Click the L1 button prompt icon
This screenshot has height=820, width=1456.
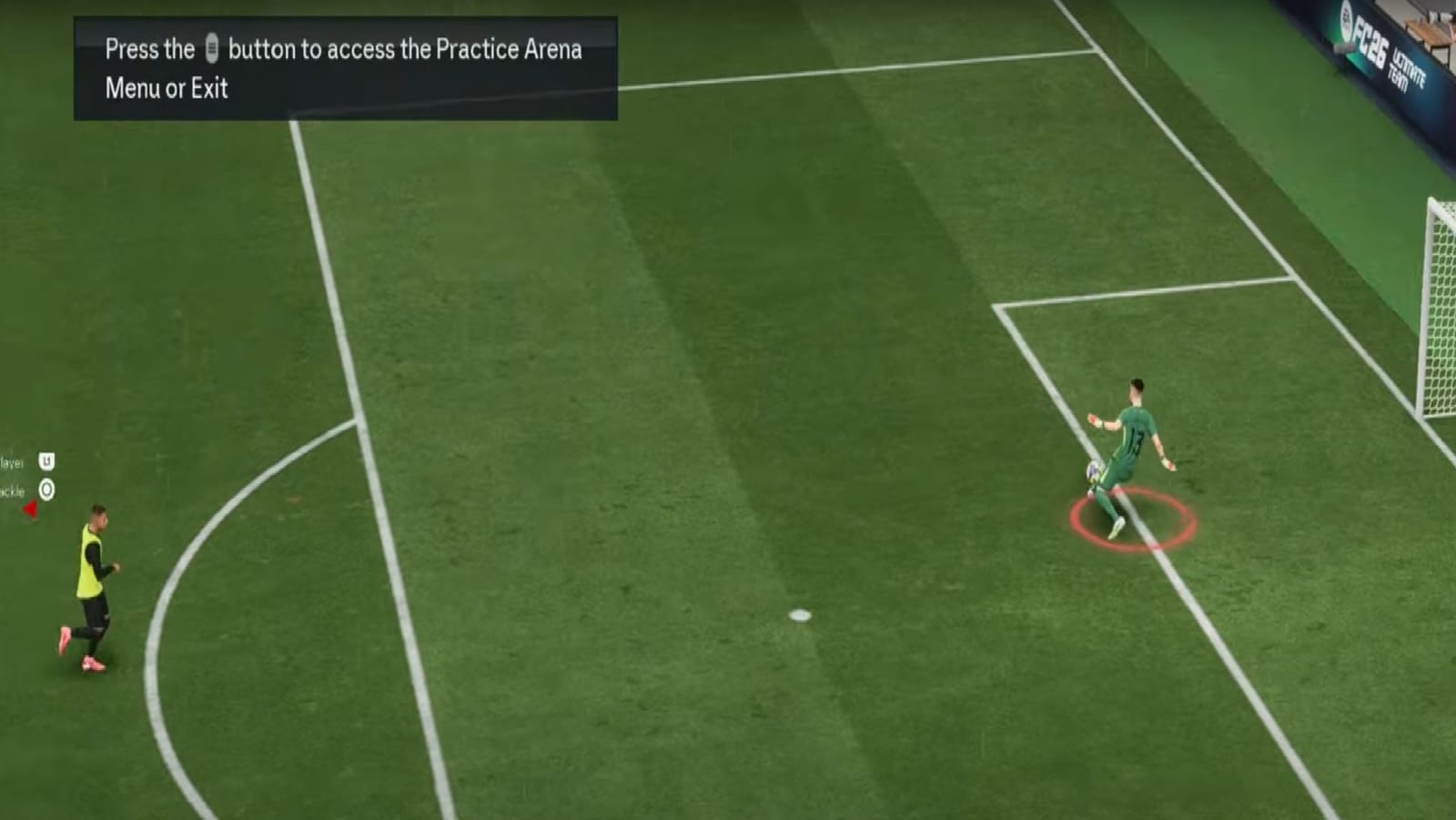click(45, 461)
